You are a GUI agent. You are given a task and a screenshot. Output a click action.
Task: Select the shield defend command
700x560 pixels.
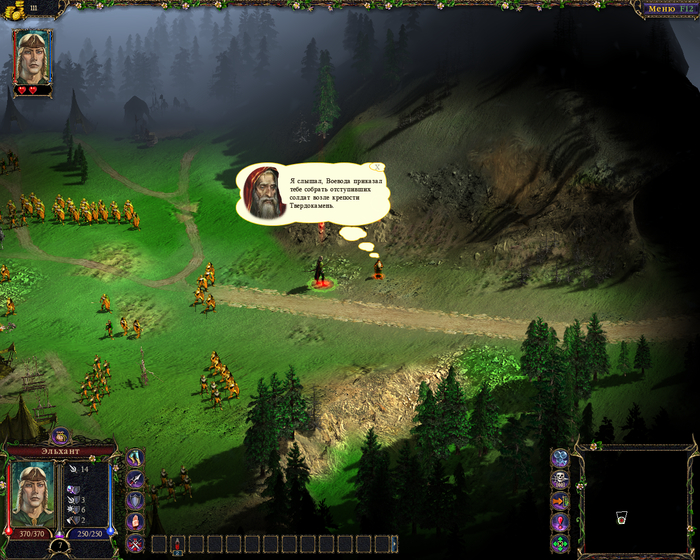click(135, 501)
